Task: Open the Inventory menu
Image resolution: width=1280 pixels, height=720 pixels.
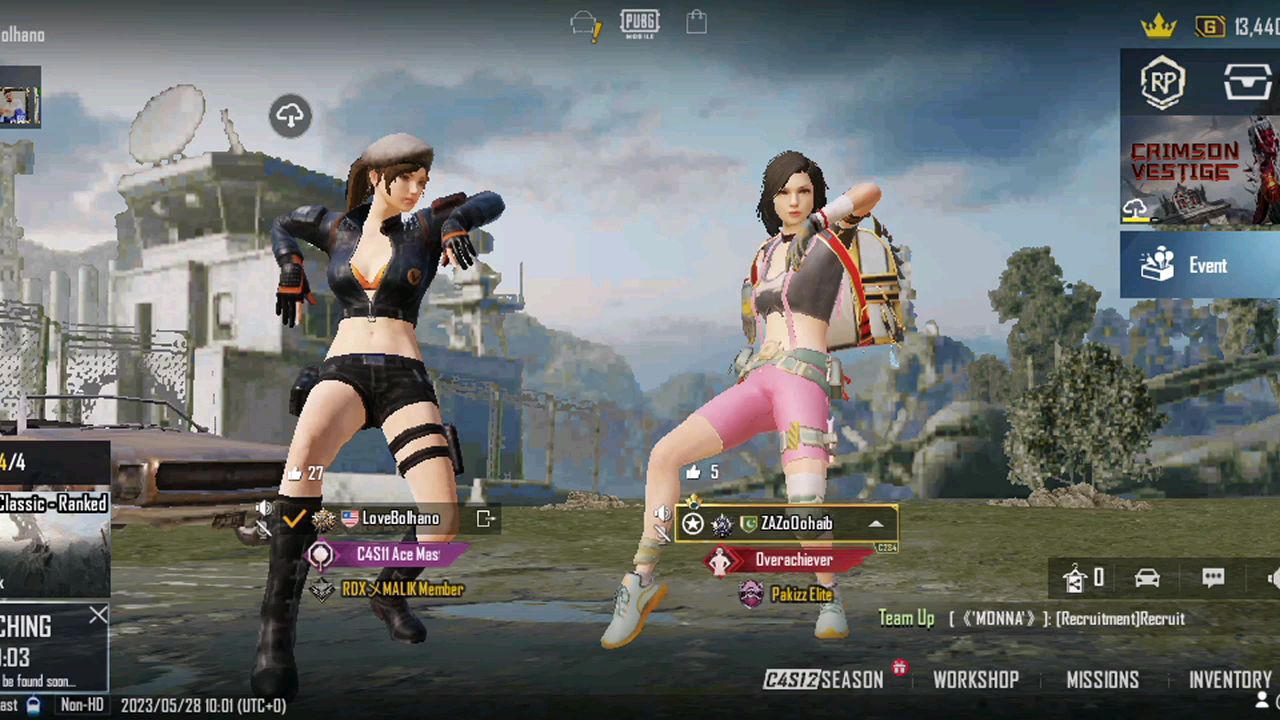Action: click(1229, 680)
